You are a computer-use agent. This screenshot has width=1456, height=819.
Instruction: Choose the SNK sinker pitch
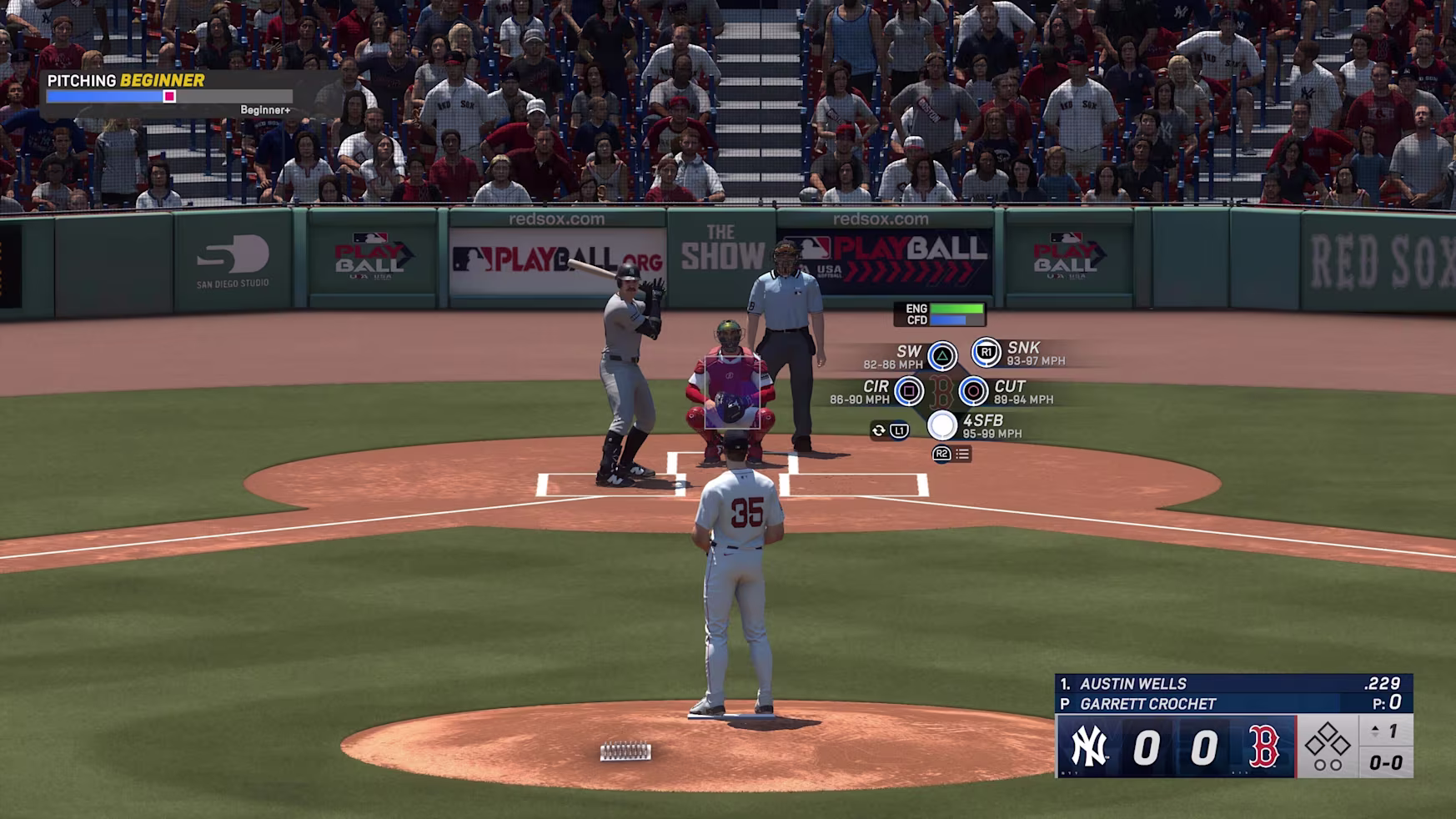point(986,353)
